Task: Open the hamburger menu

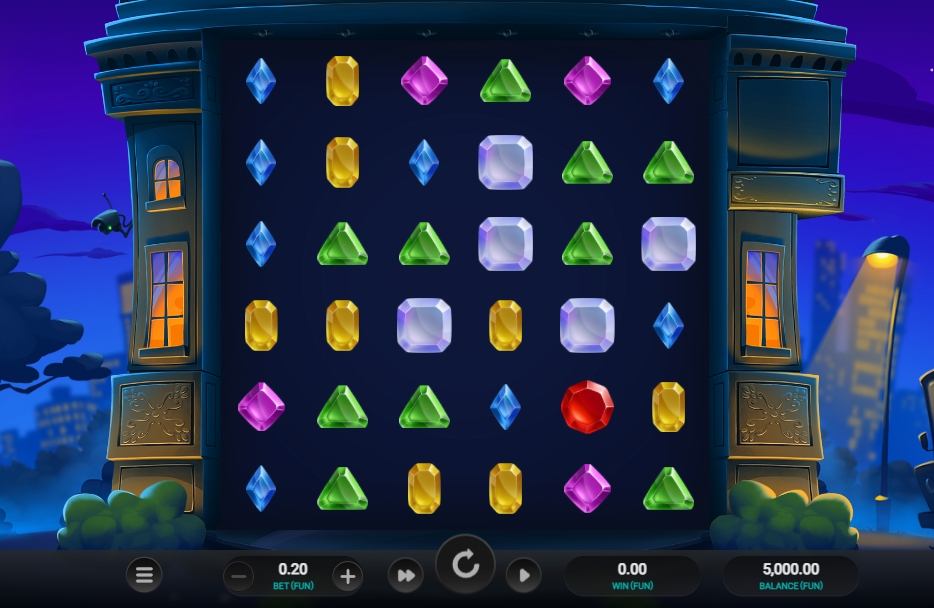Action: pos(144,575)
